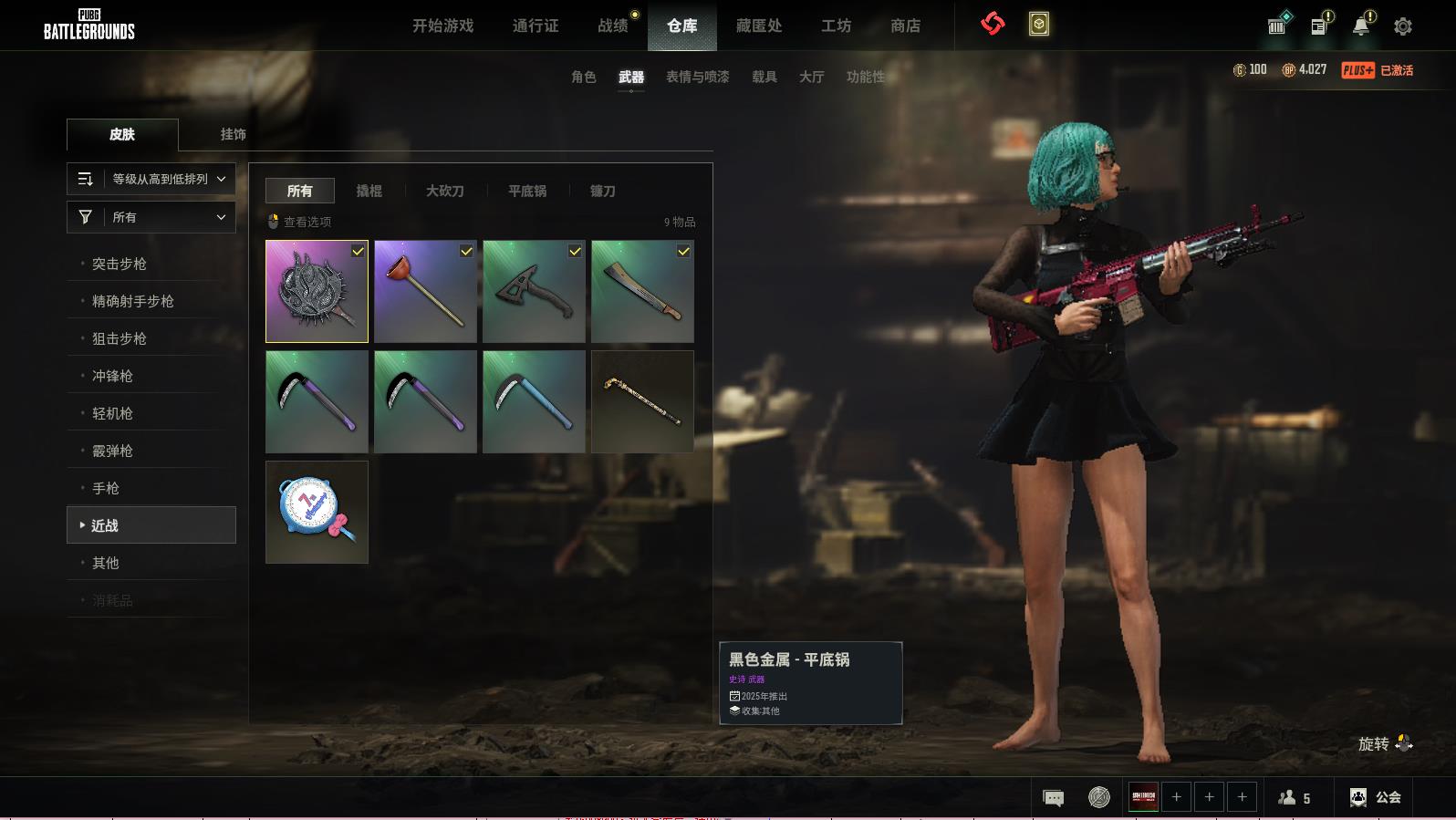Select the 狙击步枪 category

pyautogui.click(x=120, y=338)
